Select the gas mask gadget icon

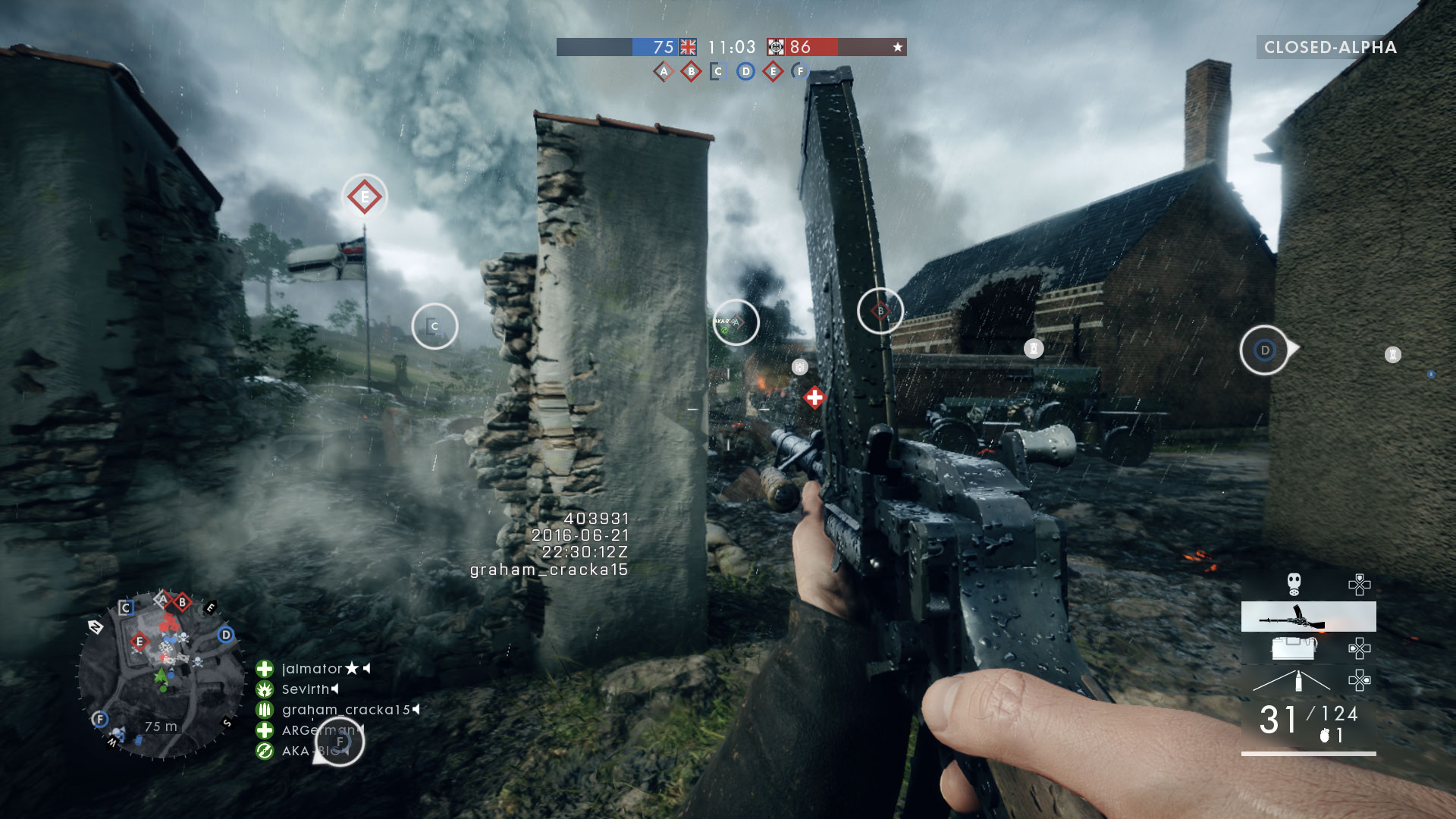pyautogui.click(x=1294, y=586)
